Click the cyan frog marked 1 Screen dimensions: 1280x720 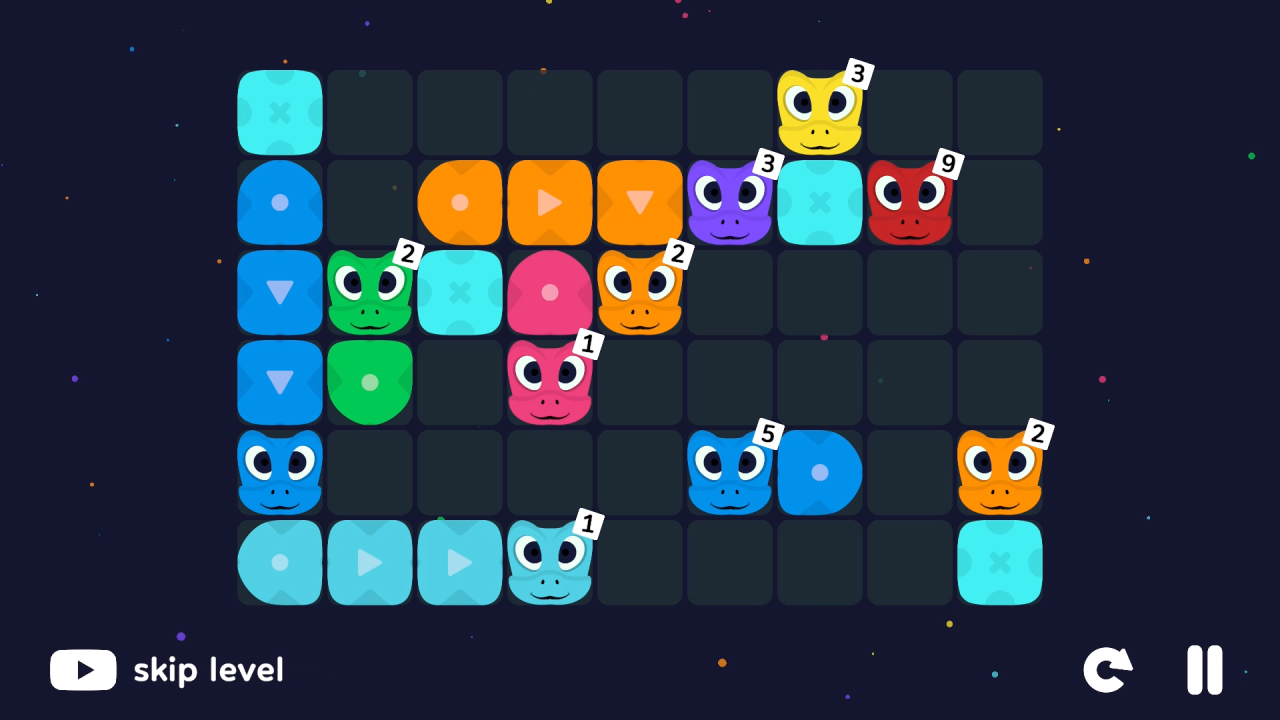tap(550, 563)
